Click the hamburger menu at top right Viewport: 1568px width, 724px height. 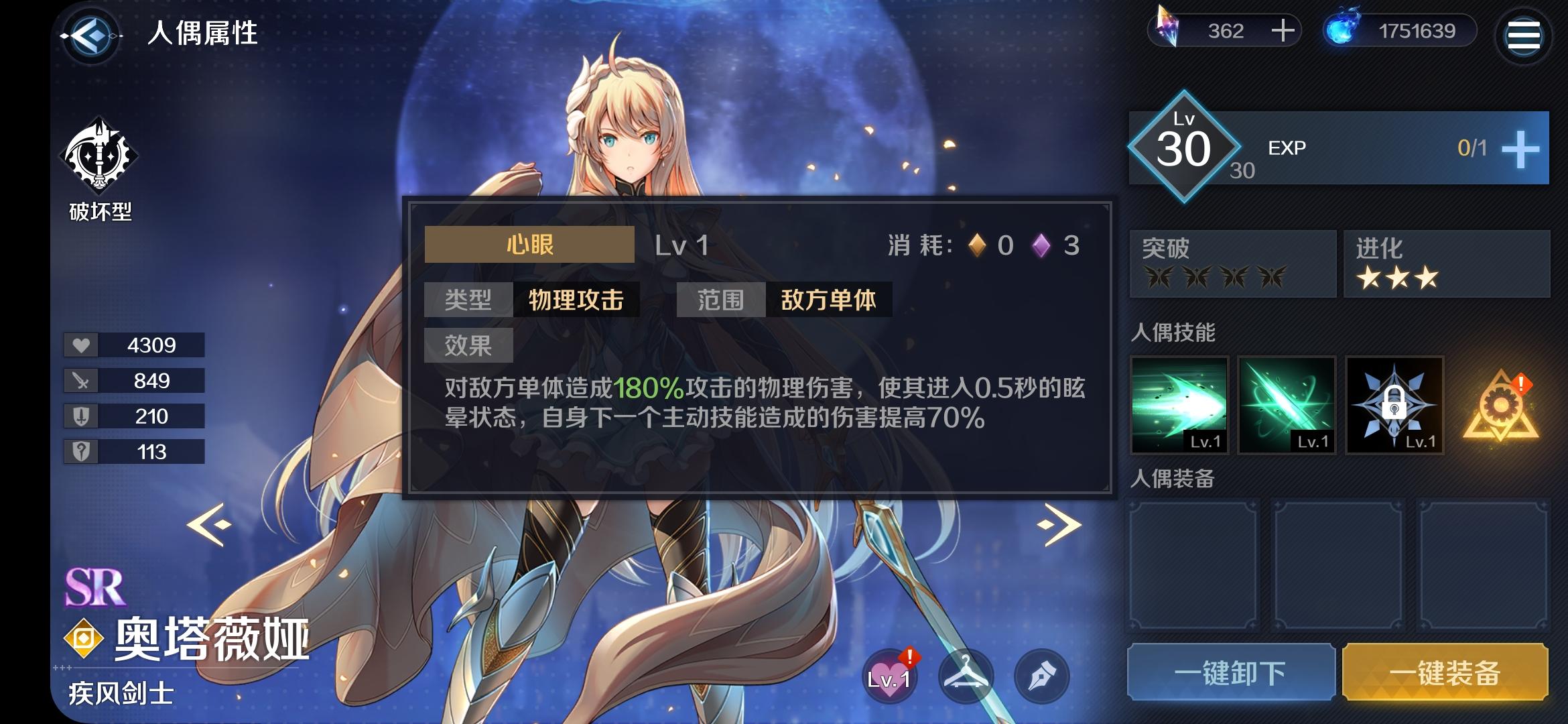pyautogui.click(x=1524, y=35)
